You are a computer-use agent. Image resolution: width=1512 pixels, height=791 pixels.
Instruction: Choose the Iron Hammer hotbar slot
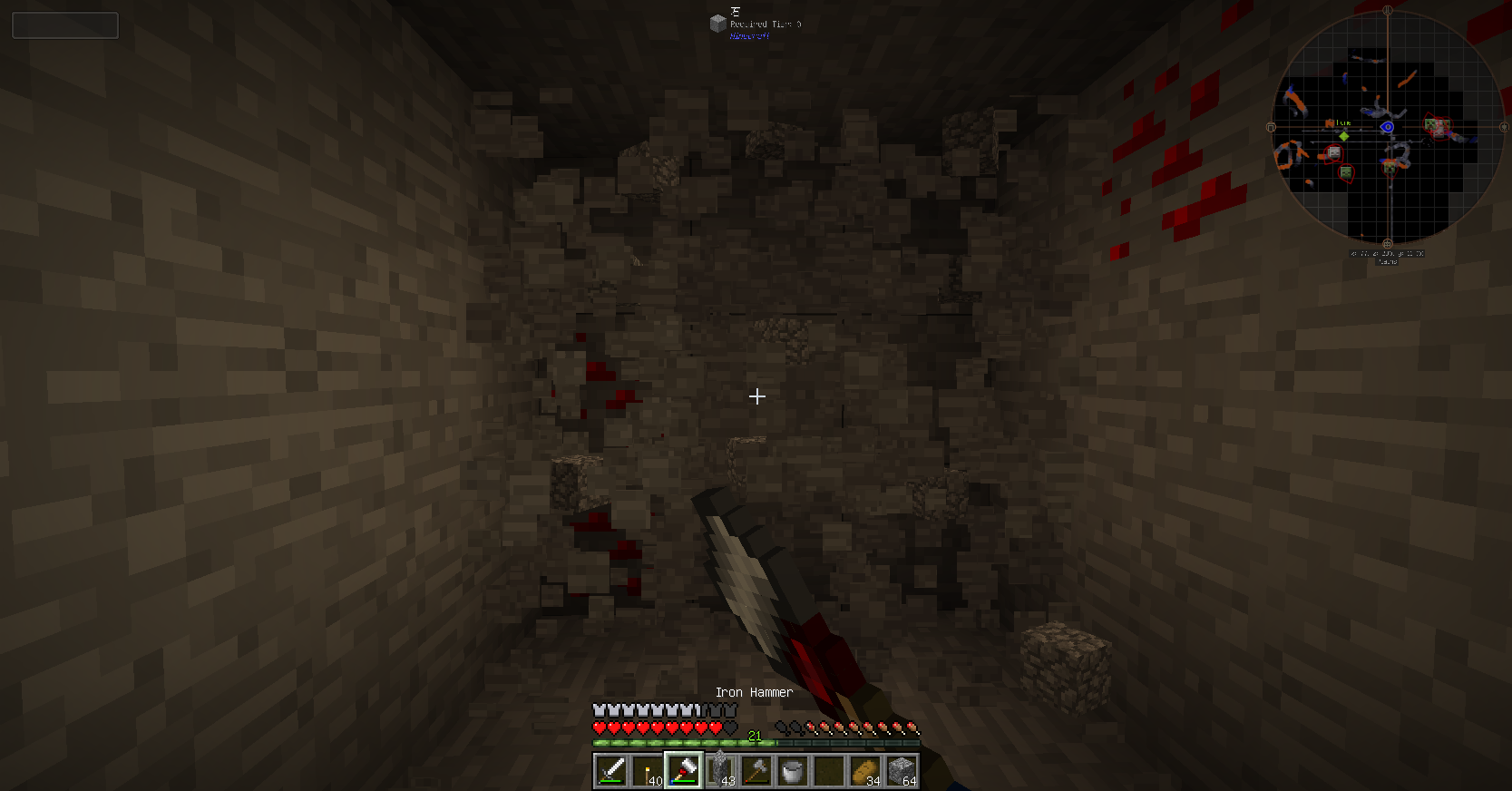[x=684, y=771]
